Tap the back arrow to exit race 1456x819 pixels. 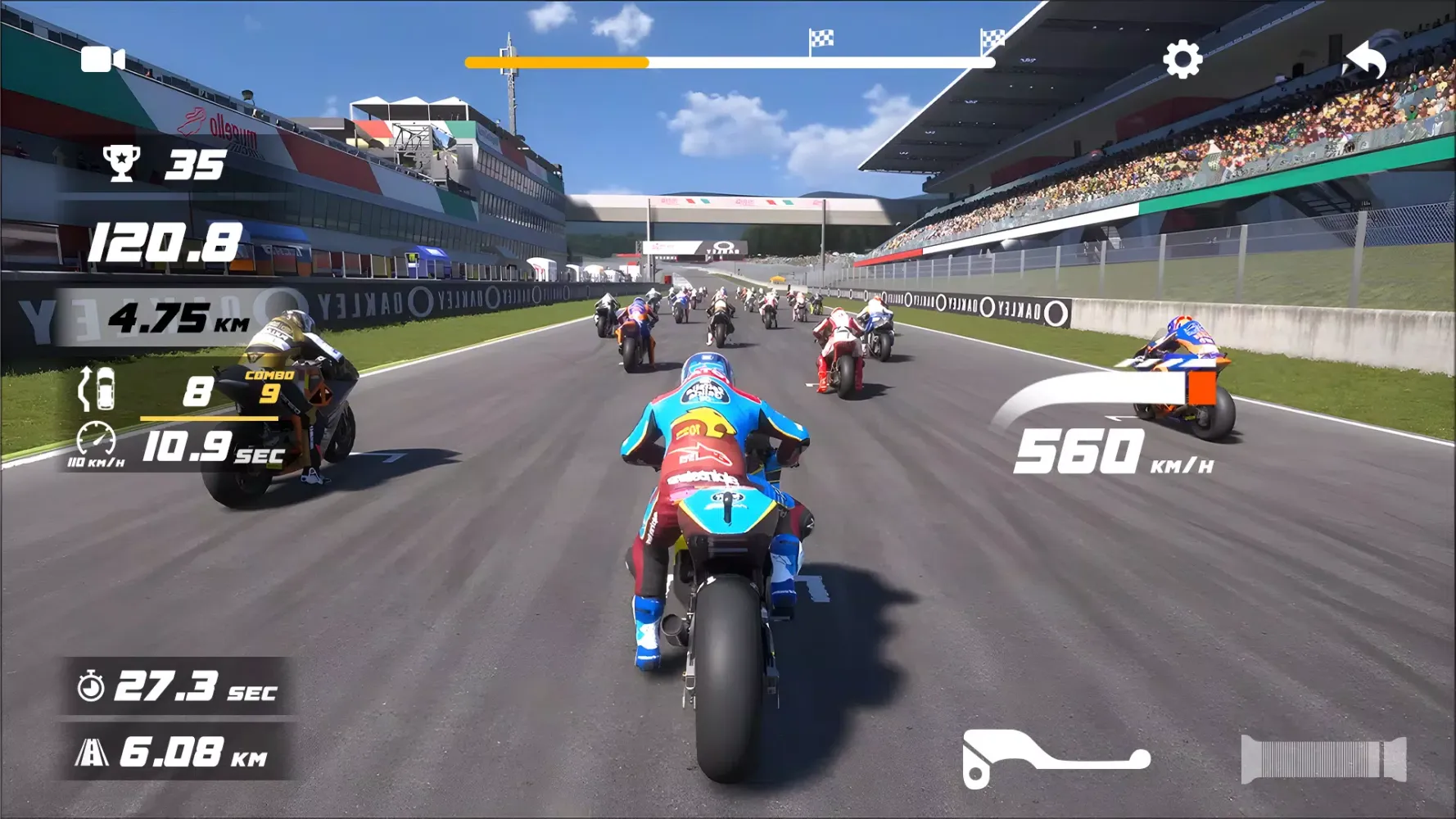[1366, 60]
